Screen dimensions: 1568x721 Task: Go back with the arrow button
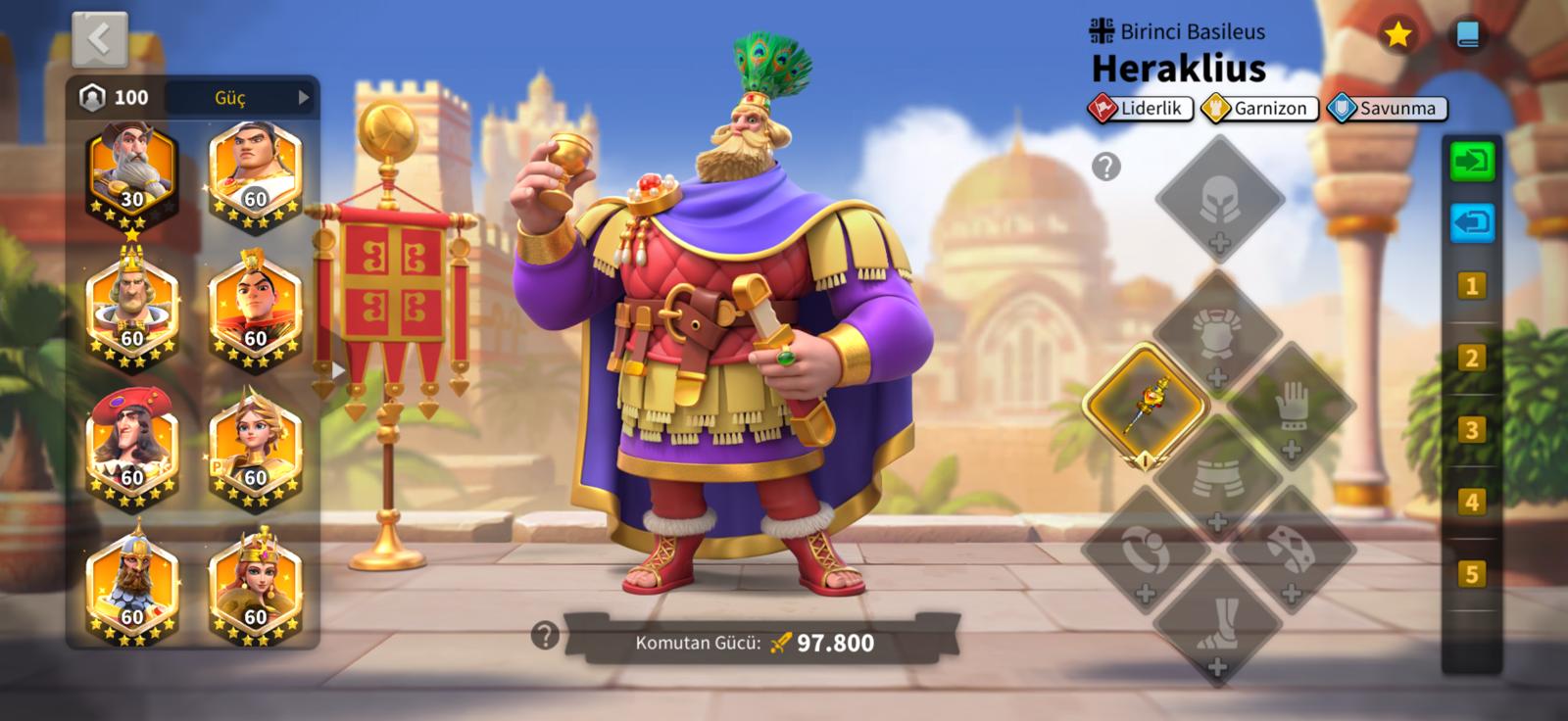[x=99, y=40]
